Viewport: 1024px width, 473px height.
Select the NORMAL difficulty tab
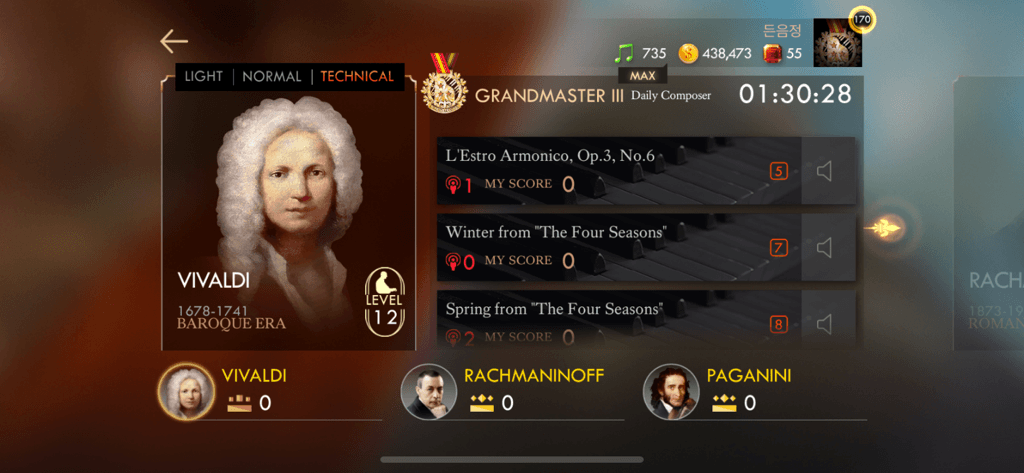(272, 77)
